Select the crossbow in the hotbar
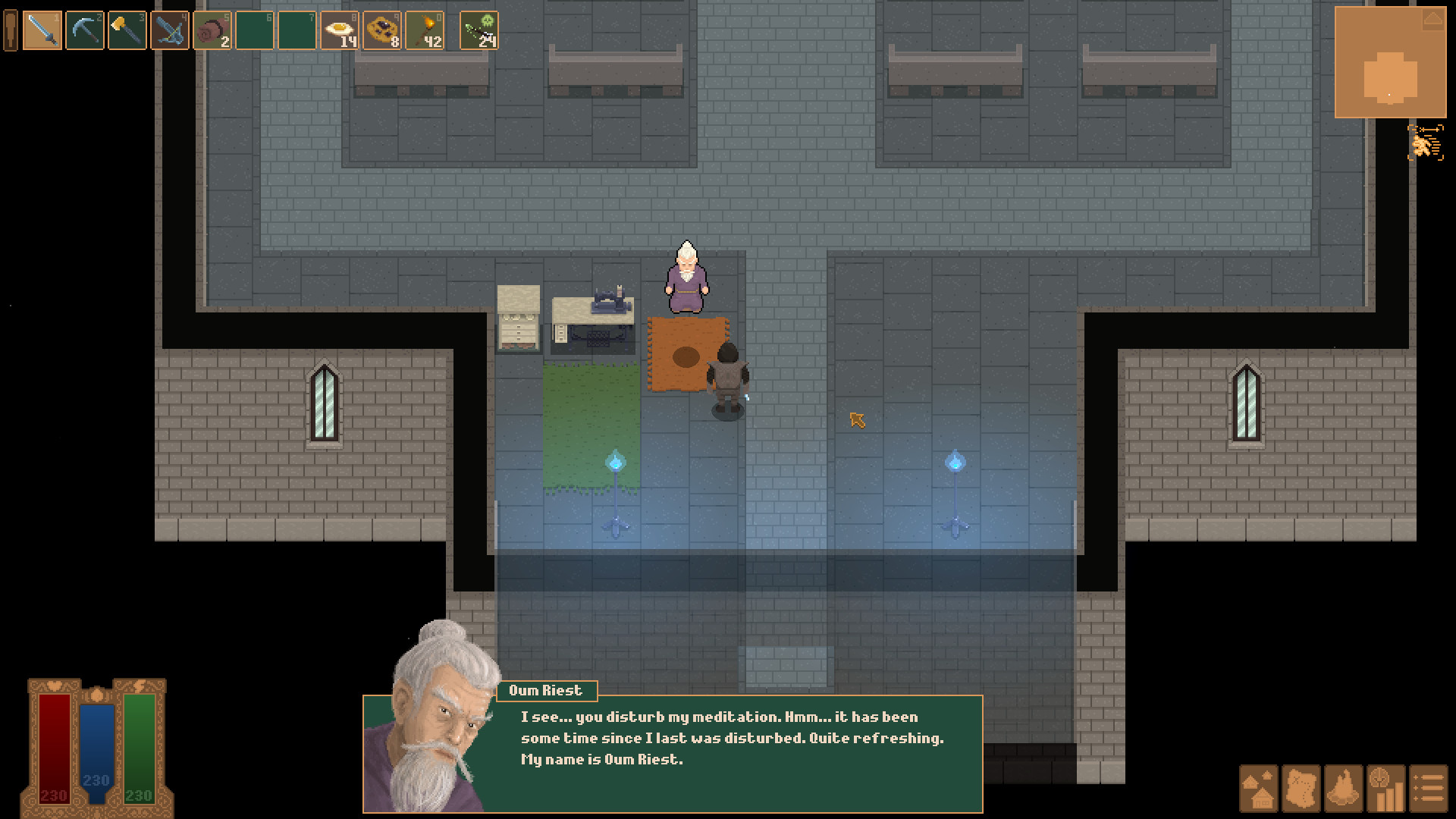The width and height of the screenshot is (1456, 819). (170, 31)
